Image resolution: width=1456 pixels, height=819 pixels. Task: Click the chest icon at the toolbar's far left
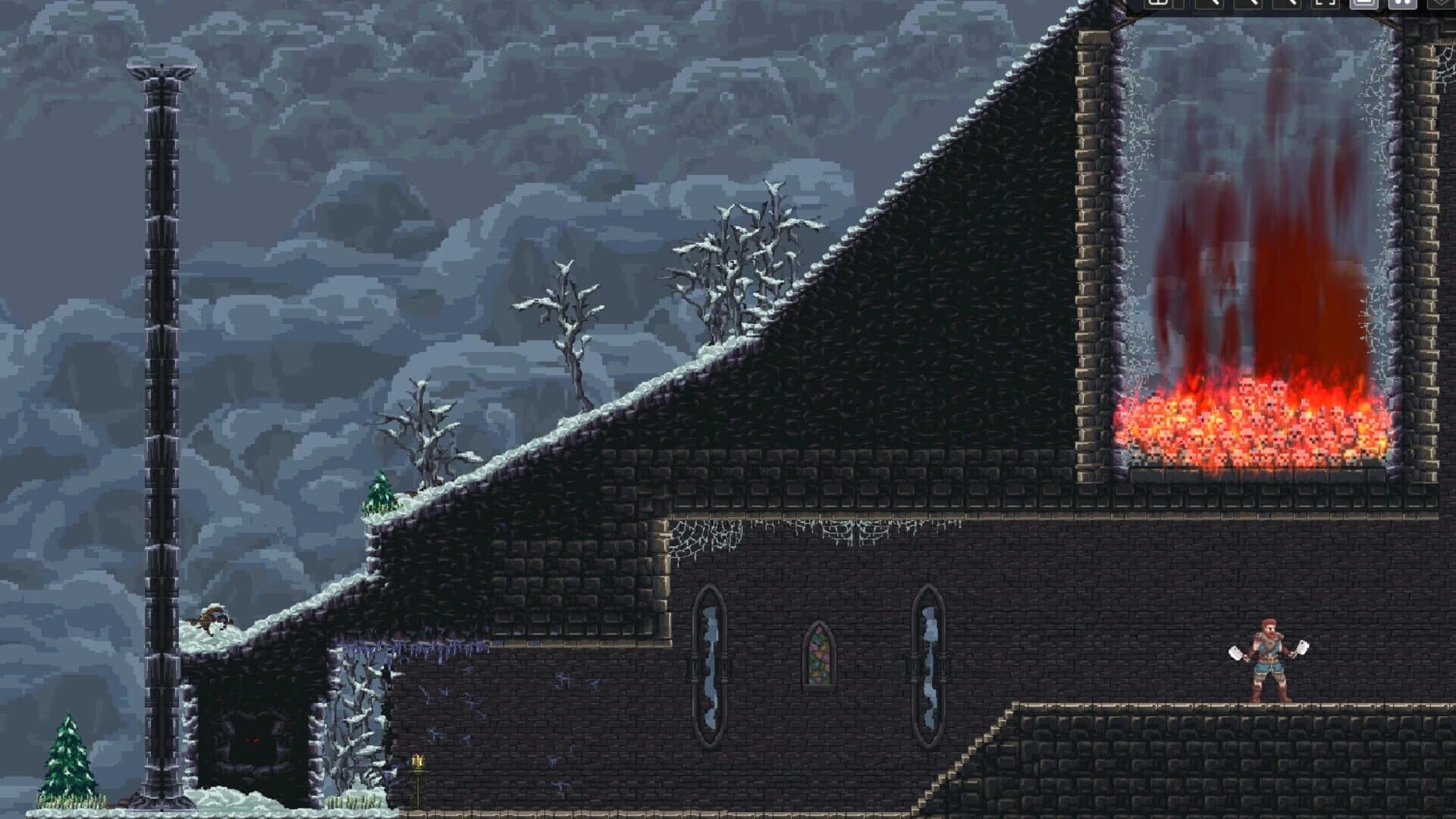(x=1159, y=6)
